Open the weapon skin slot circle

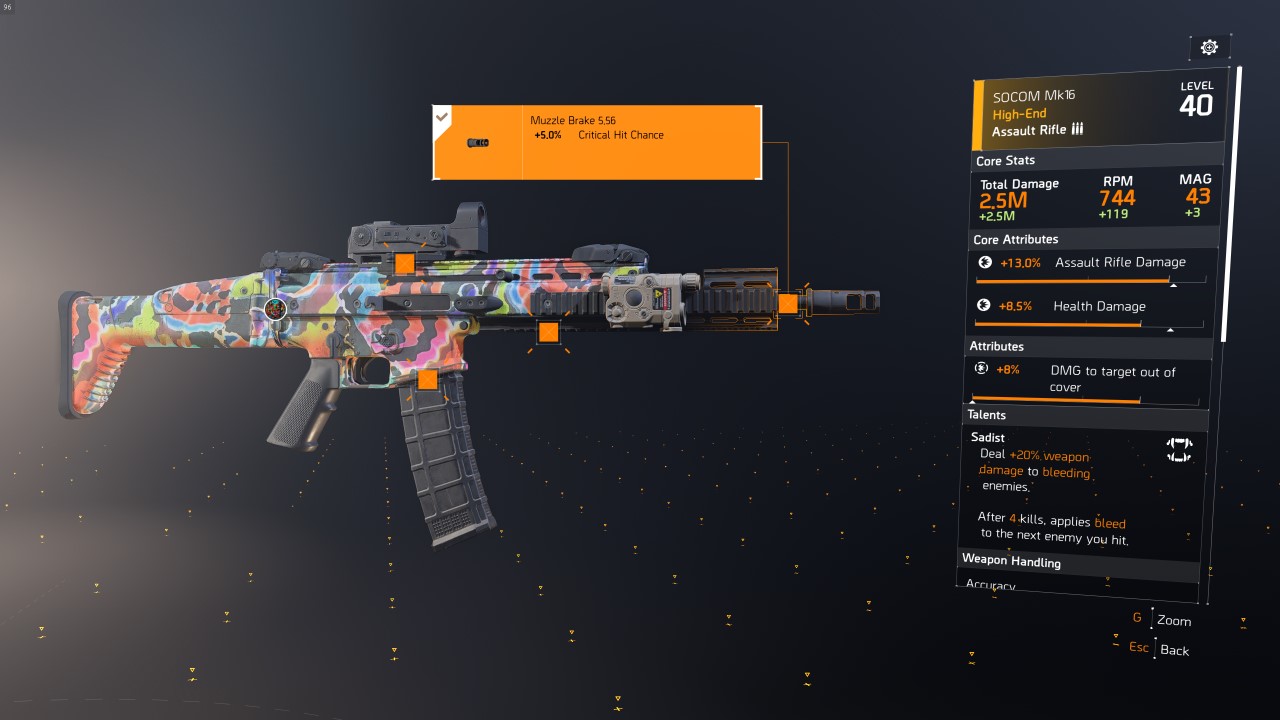tap(276, 310)
